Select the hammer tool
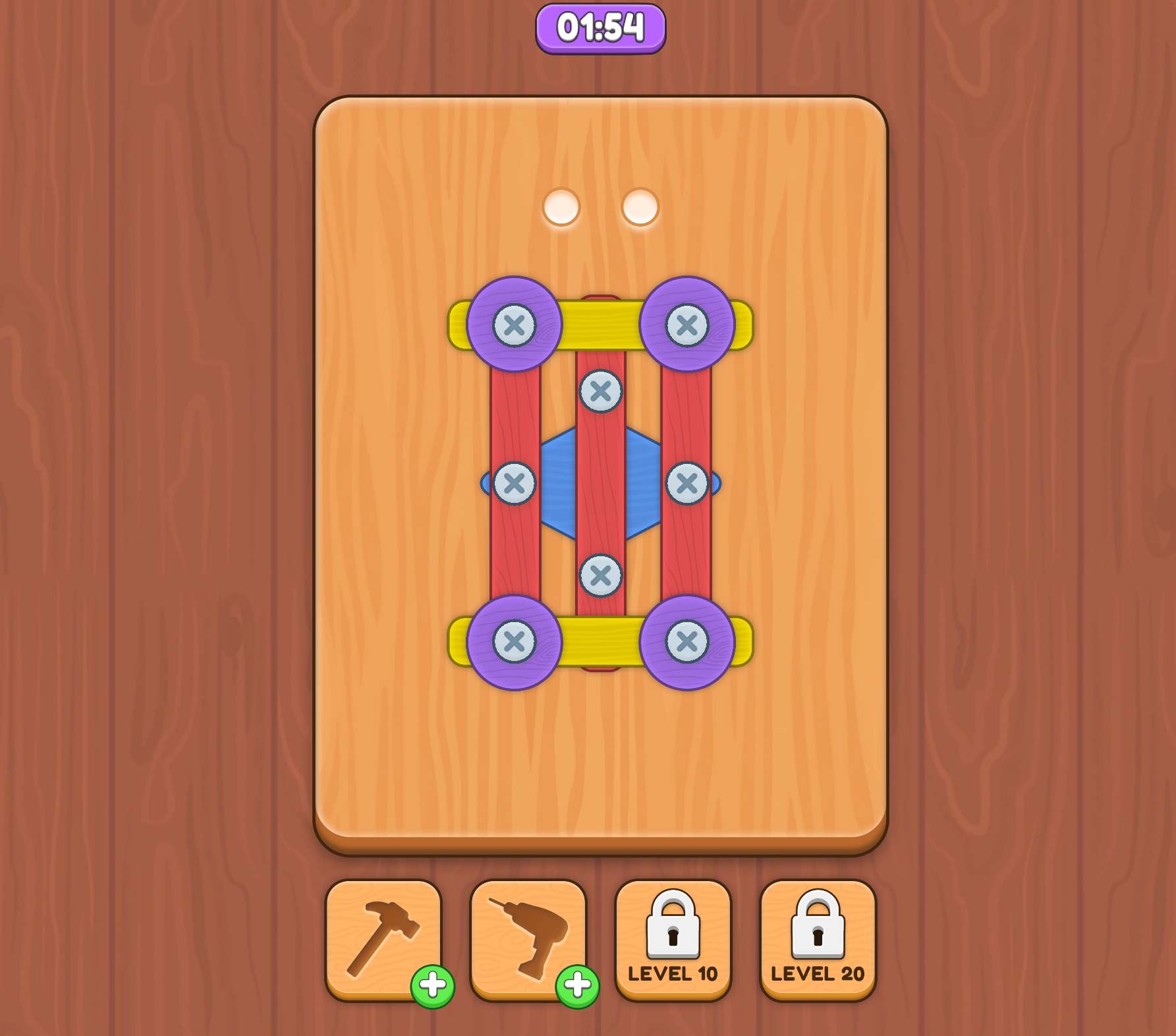 point(383,936)
